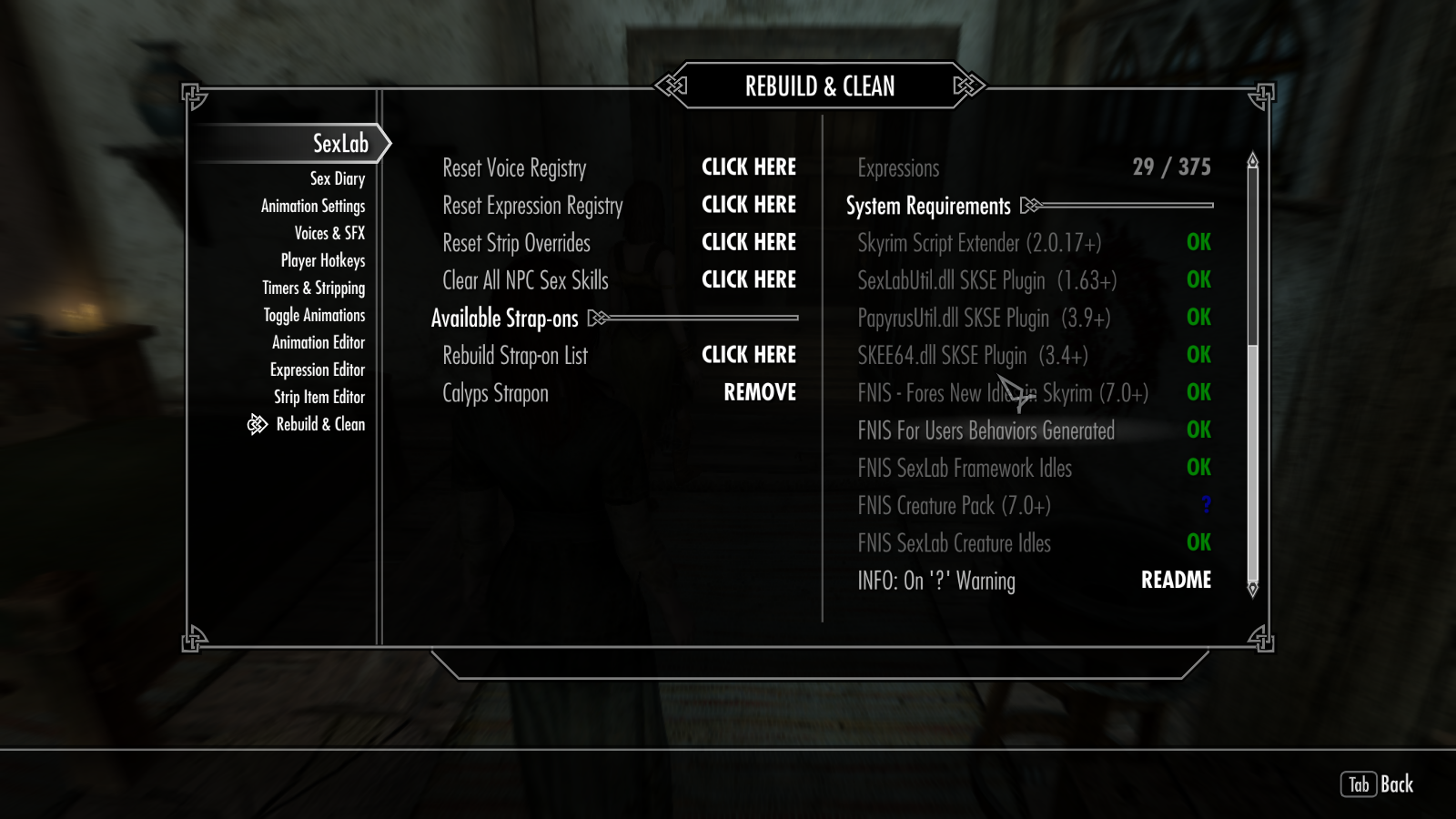The width and height of the screenshot is (1456, 819).
Task: Click the options list scrollbar
Action: coord(1252,373)
